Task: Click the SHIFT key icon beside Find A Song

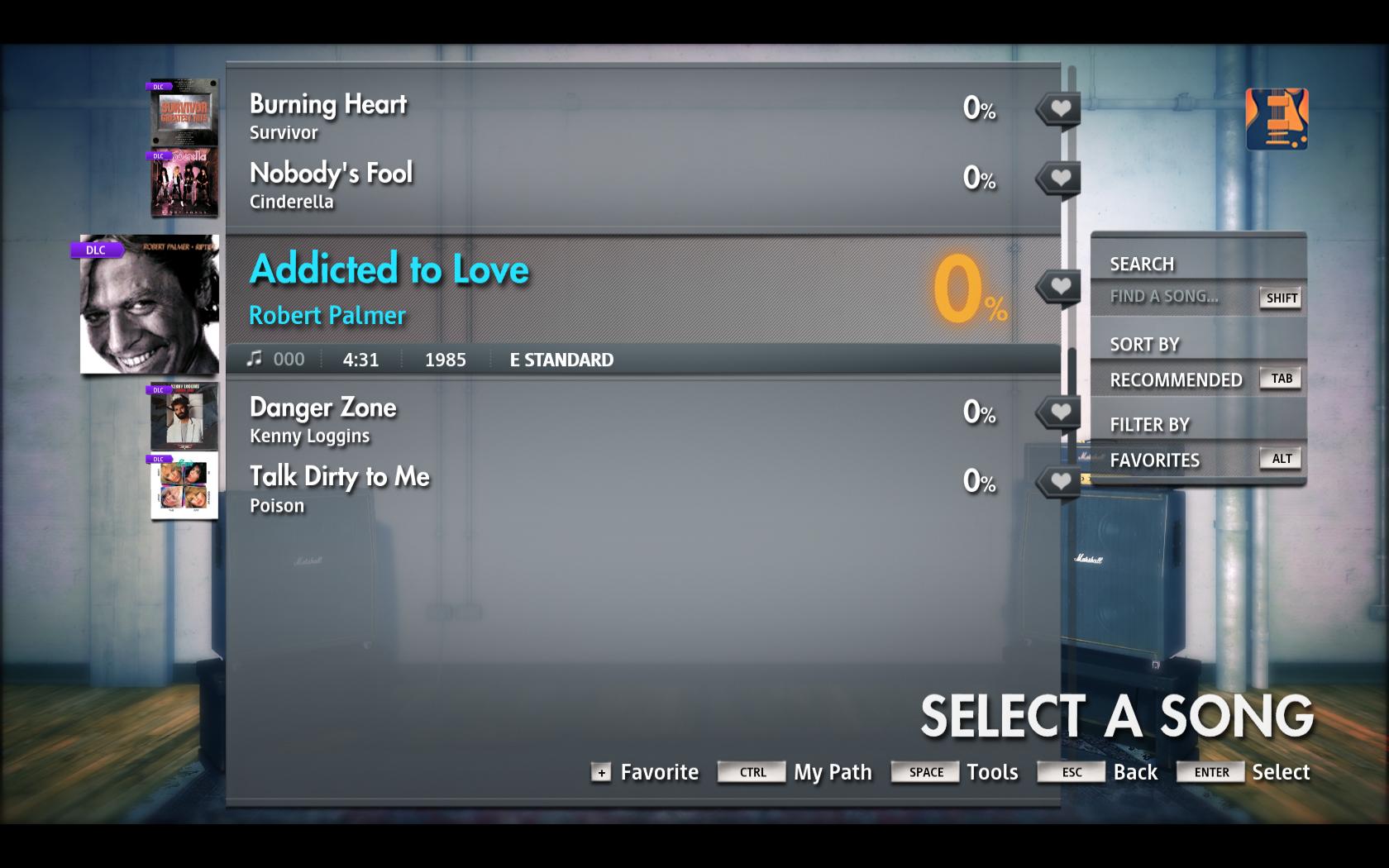Action: pyautogui.click(x=1280, y=299)
